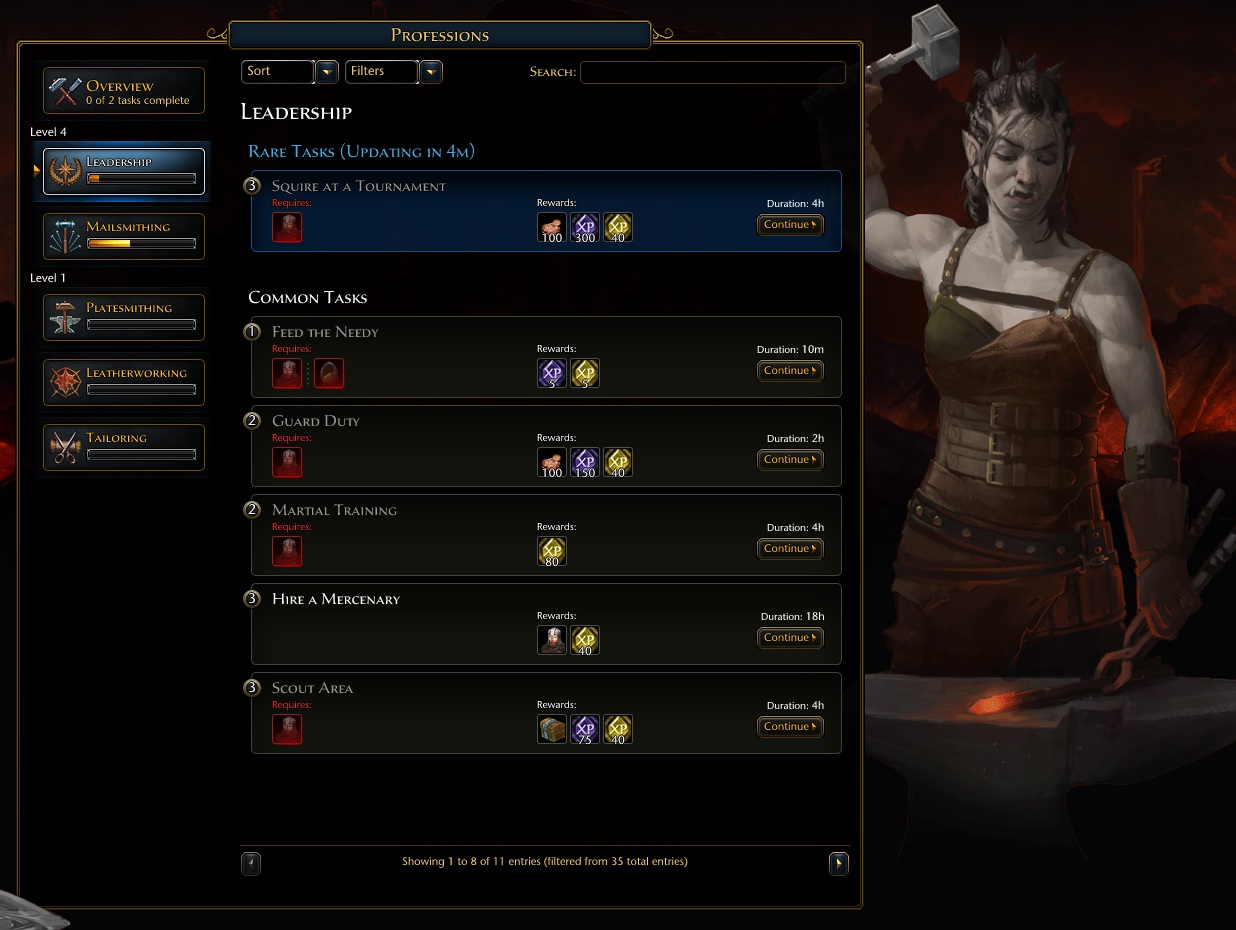Continue the Martial Training task

[x=790, y=549]
